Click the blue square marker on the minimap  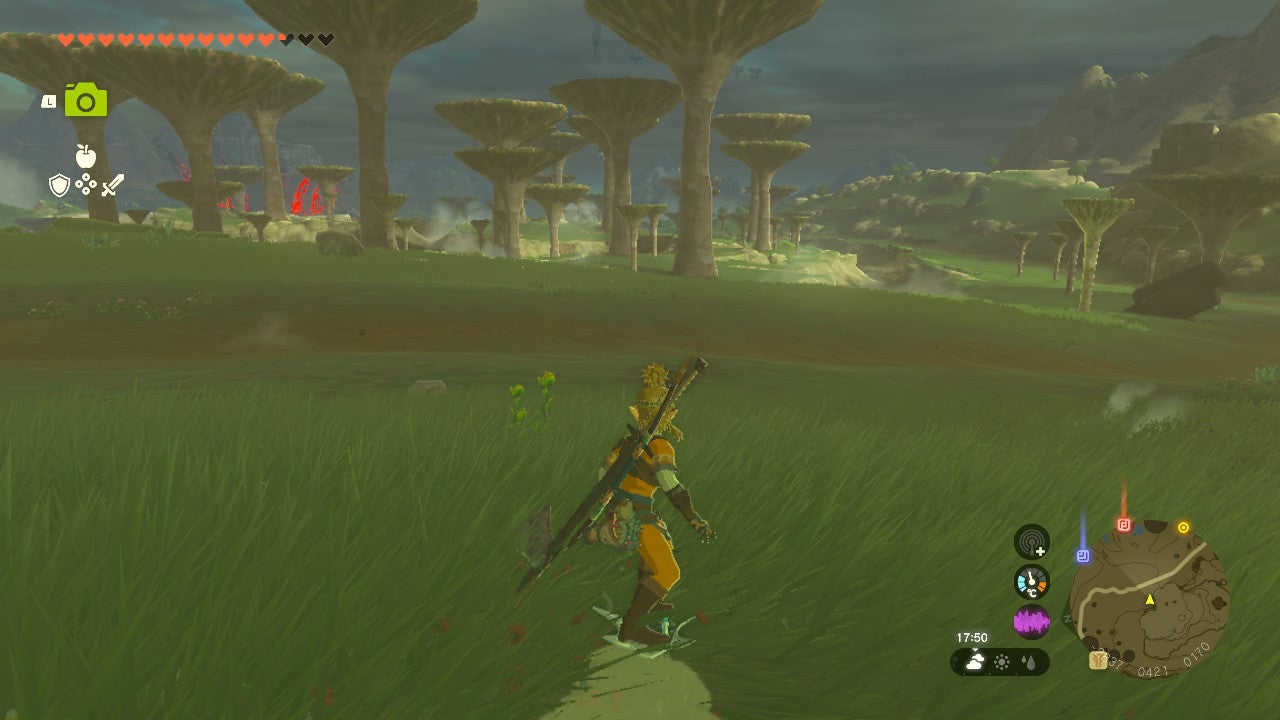tap(1082, 554)
